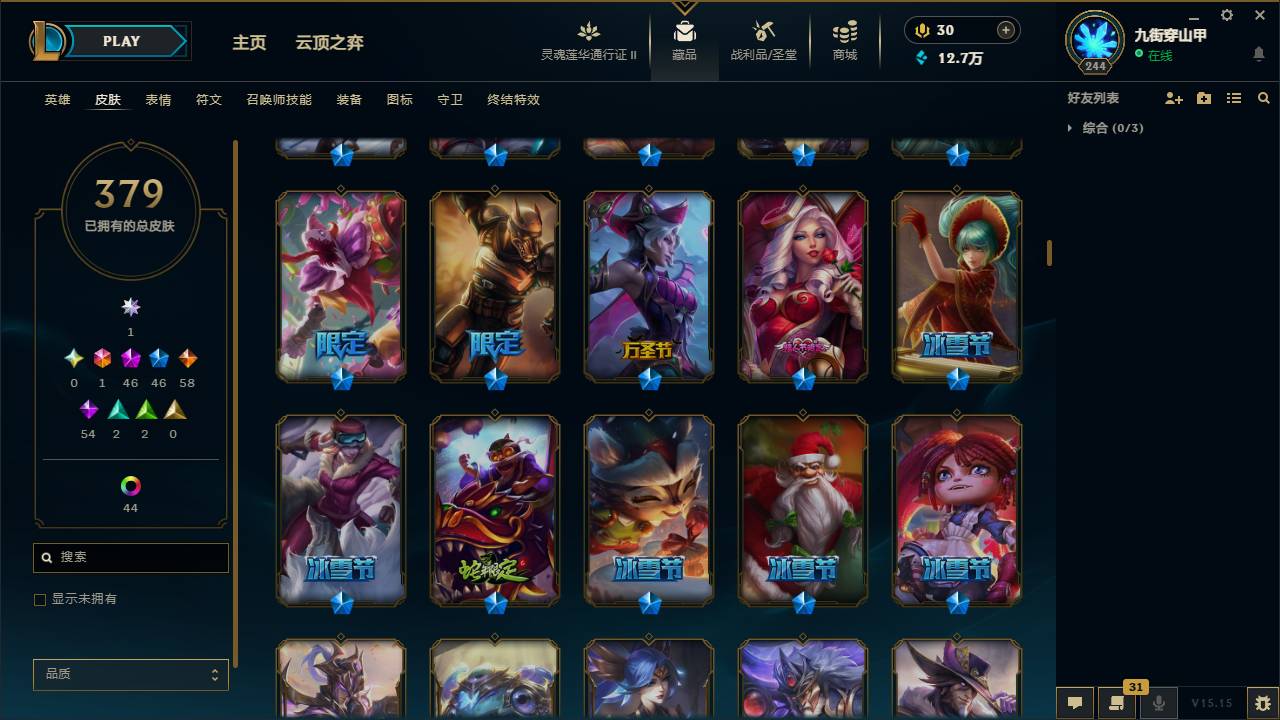Viewport: 1280px width, 720px height.
Task: Toggle the friend list view icon
Action: click(x=1234, y=97)
